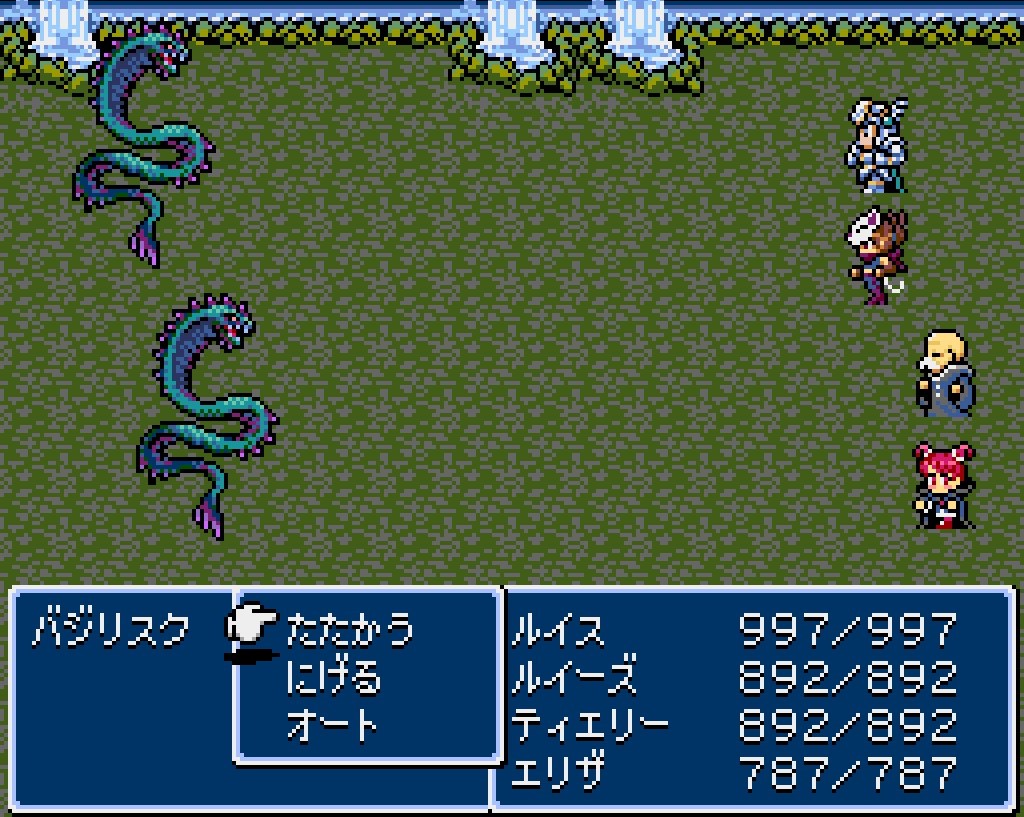Select the たたかう (Fight) command
1024x817 pixels.
tap(349, 631)
